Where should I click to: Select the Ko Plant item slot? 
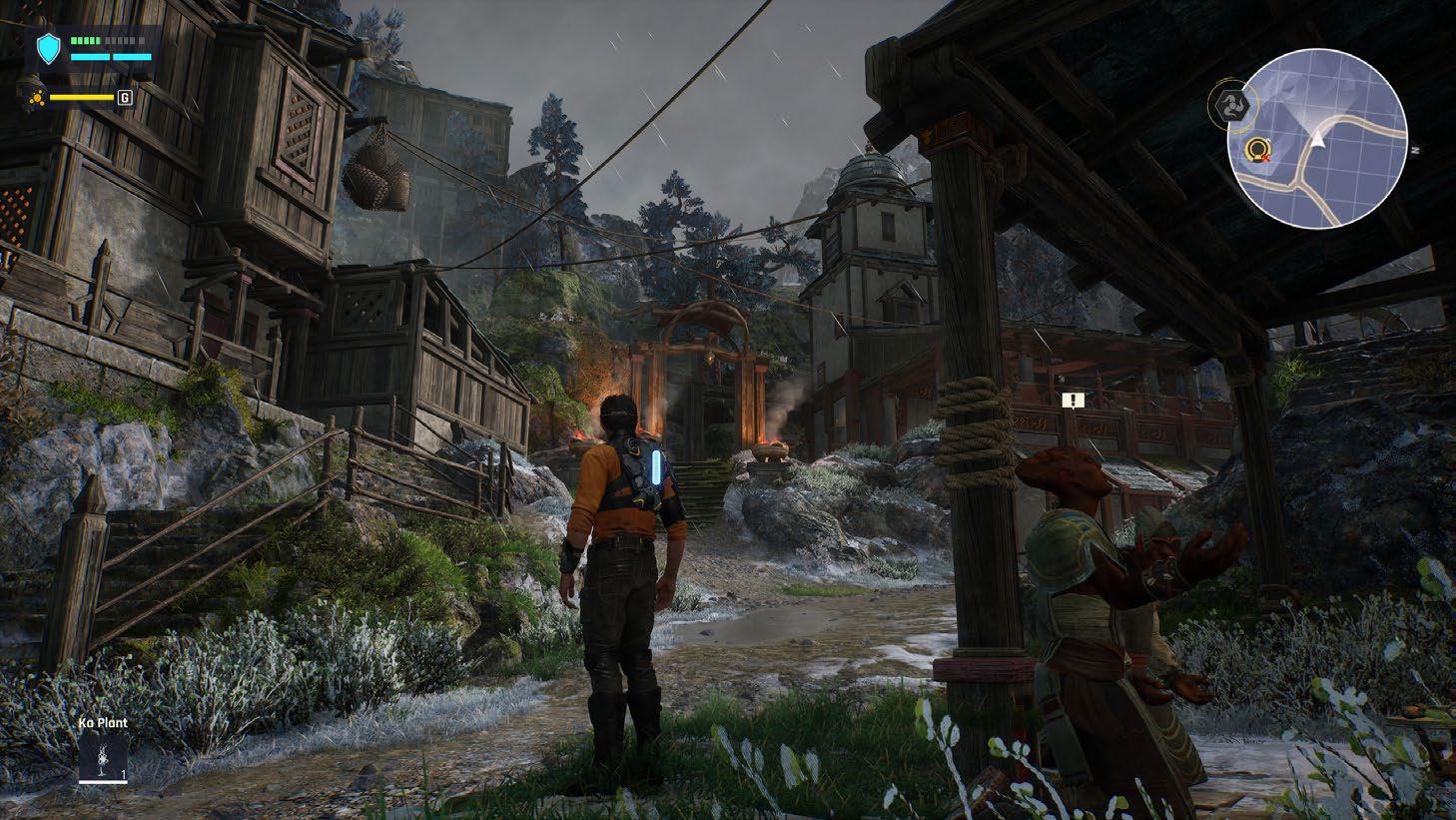(104, 759)
